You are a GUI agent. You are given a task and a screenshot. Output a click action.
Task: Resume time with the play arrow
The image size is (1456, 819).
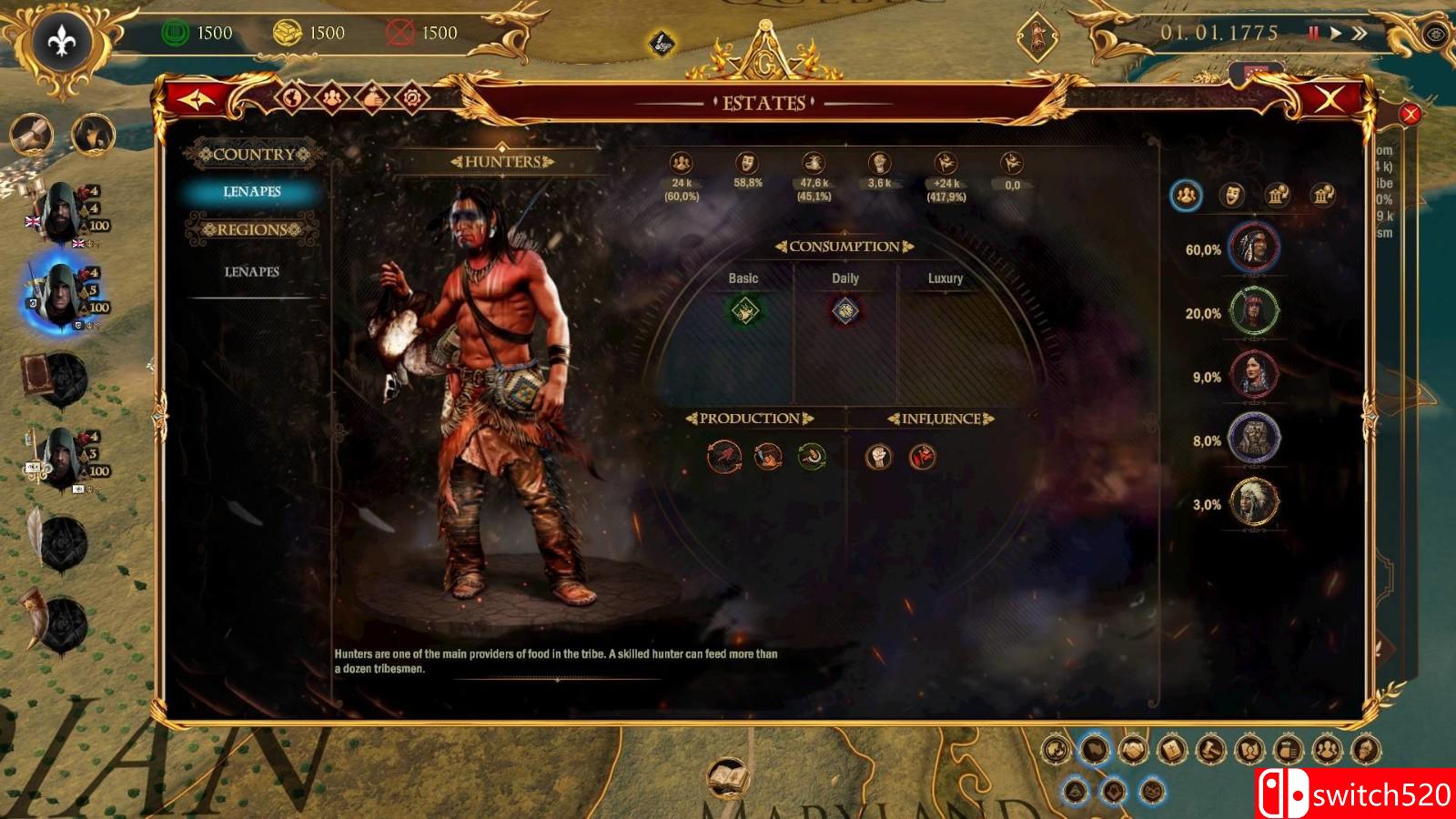coord(1335,34)
